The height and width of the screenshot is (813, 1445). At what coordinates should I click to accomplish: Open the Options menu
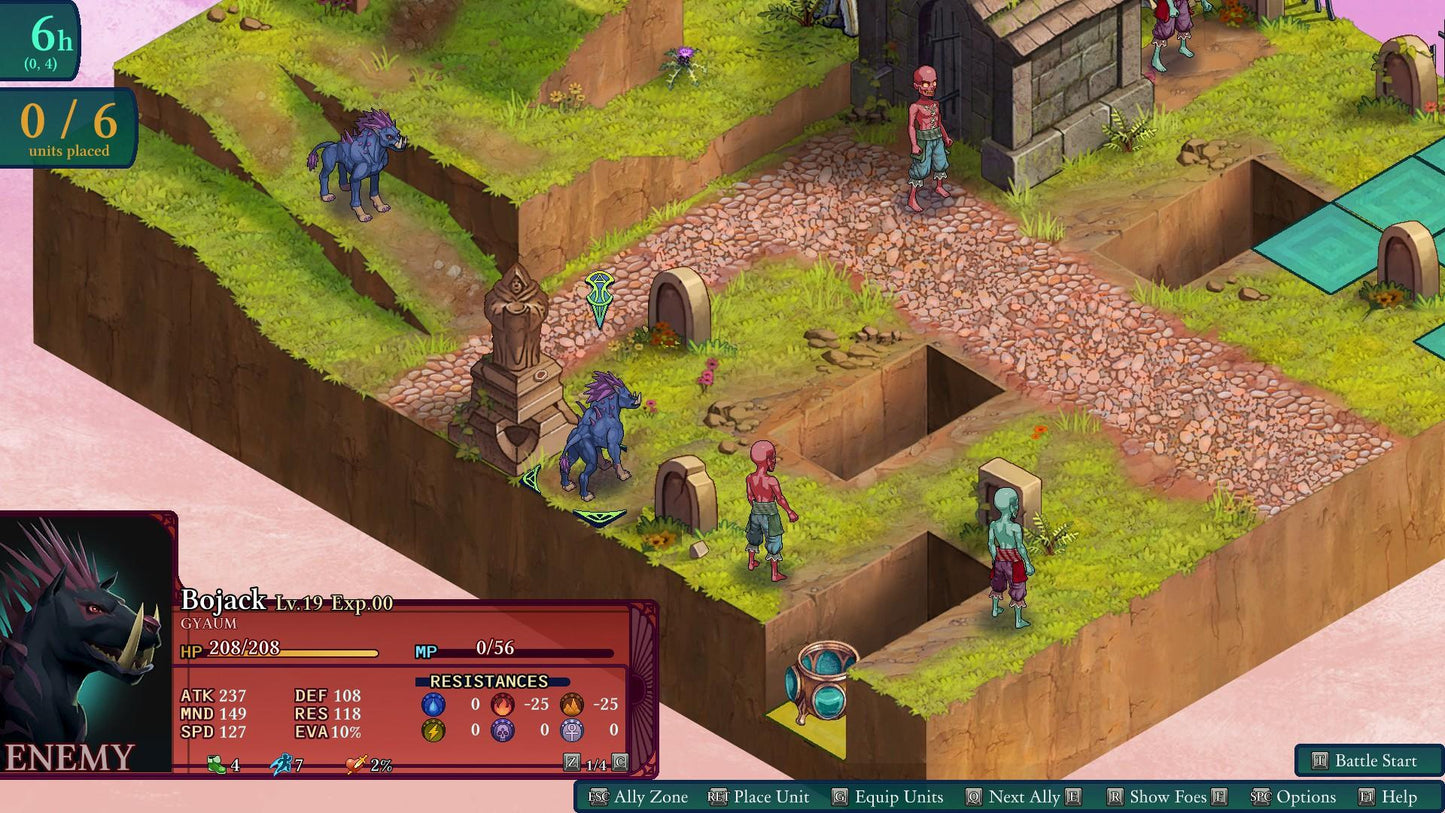(1294, 797)
